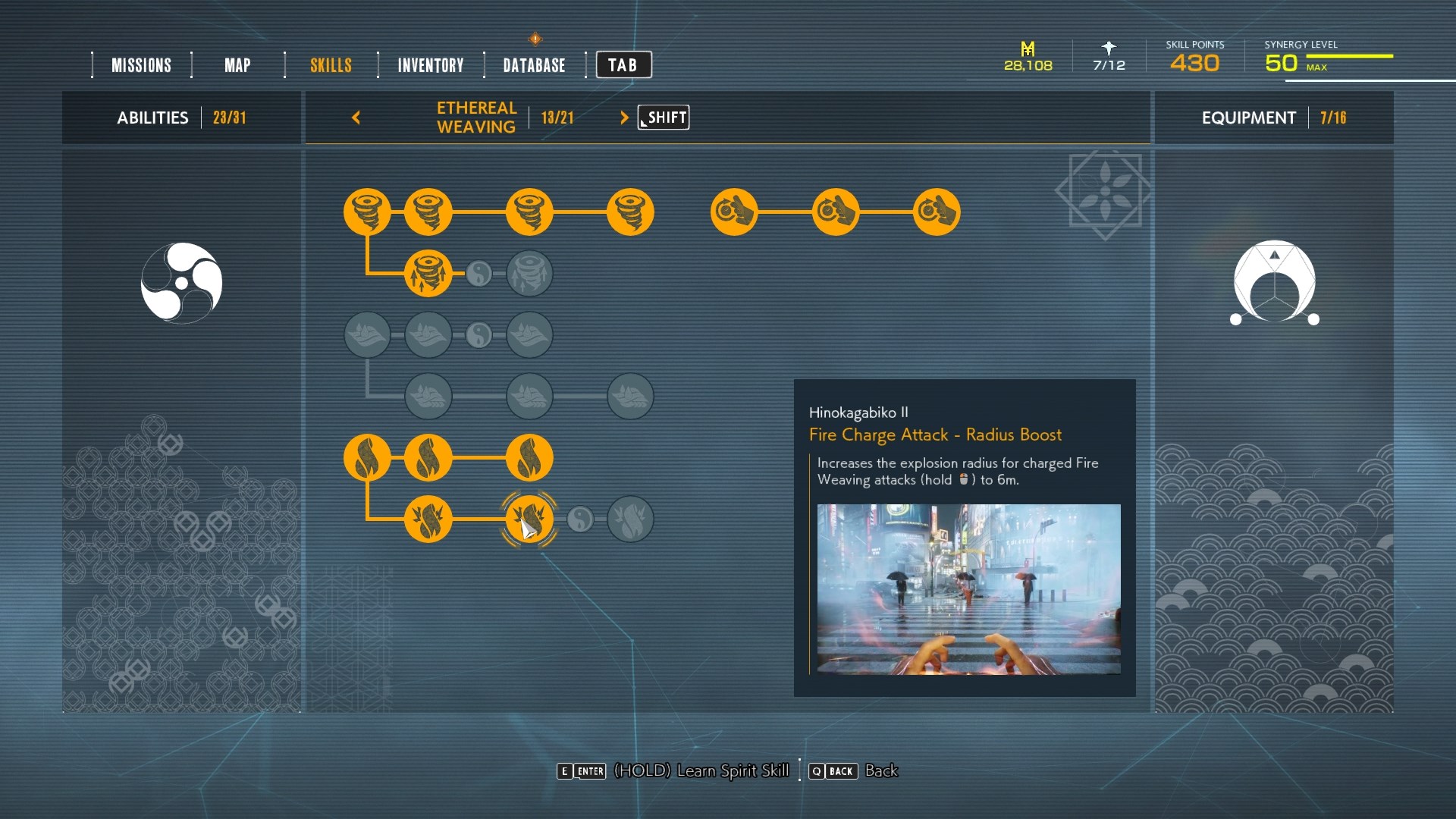Choose the first fire weaving skill node

(x=367, y=458)
